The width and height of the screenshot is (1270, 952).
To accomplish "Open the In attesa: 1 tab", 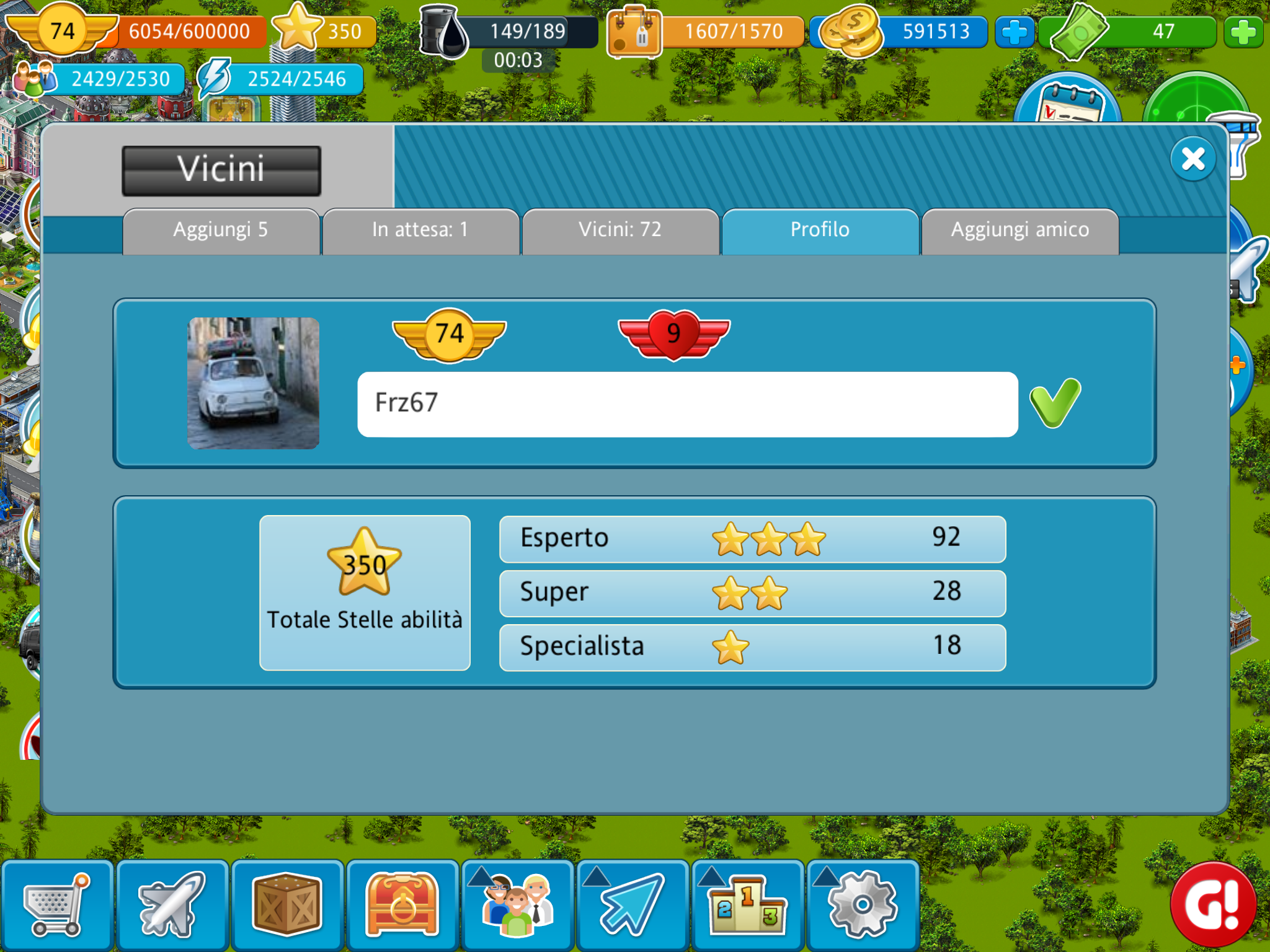I will pos(420,231).
